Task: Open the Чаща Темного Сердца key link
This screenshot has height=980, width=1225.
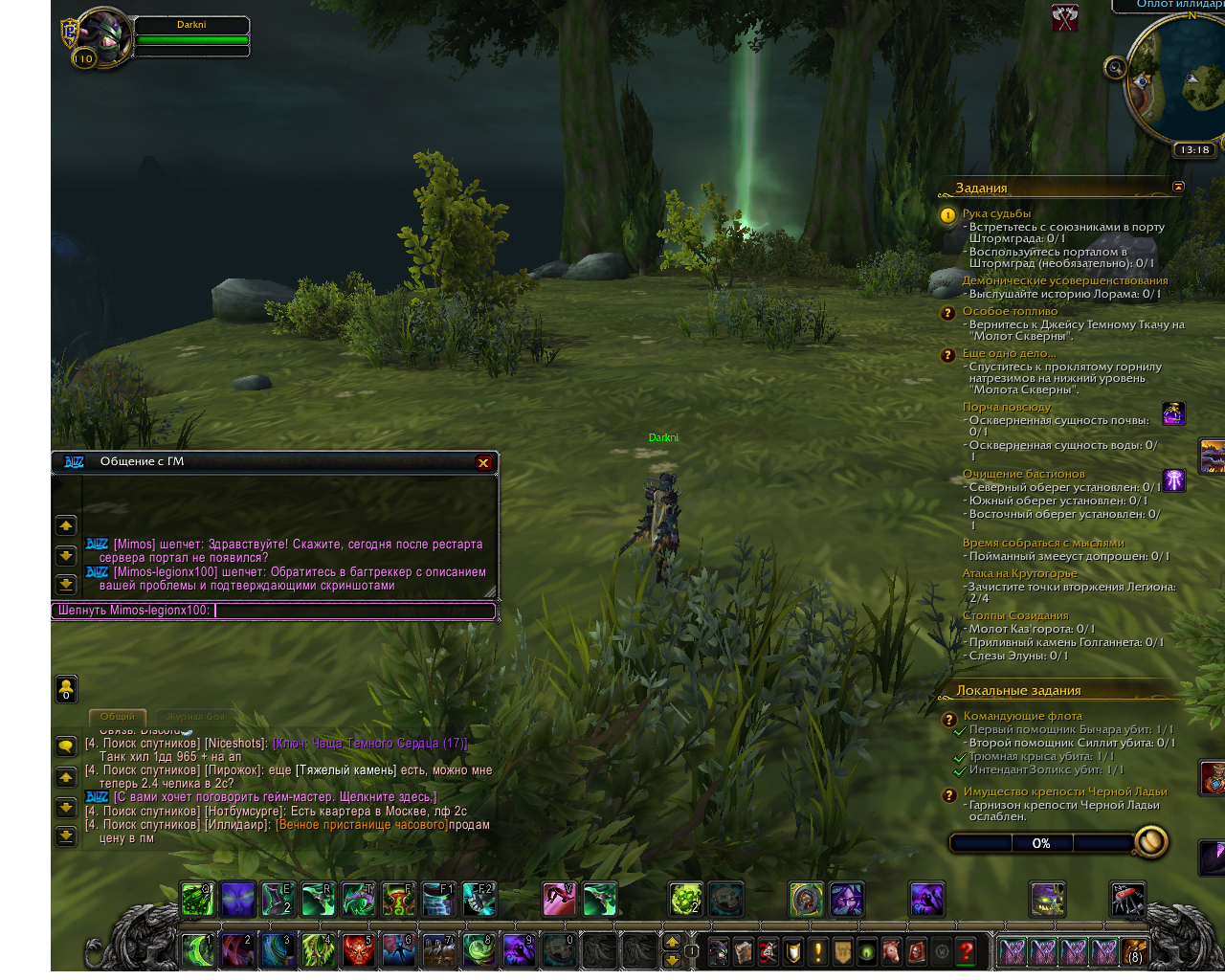Action: pos(369,744)
